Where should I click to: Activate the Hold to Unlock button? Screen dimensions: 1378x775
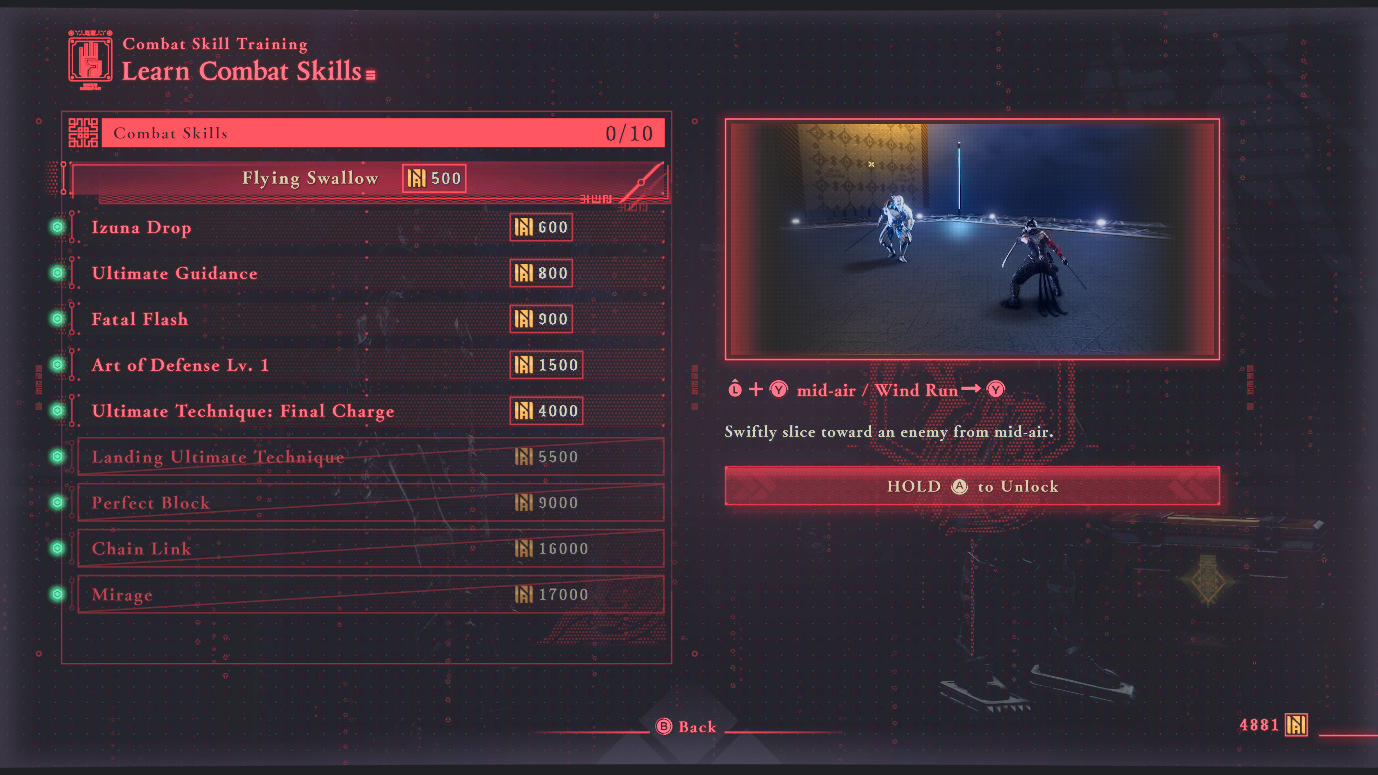pos(971,487)
